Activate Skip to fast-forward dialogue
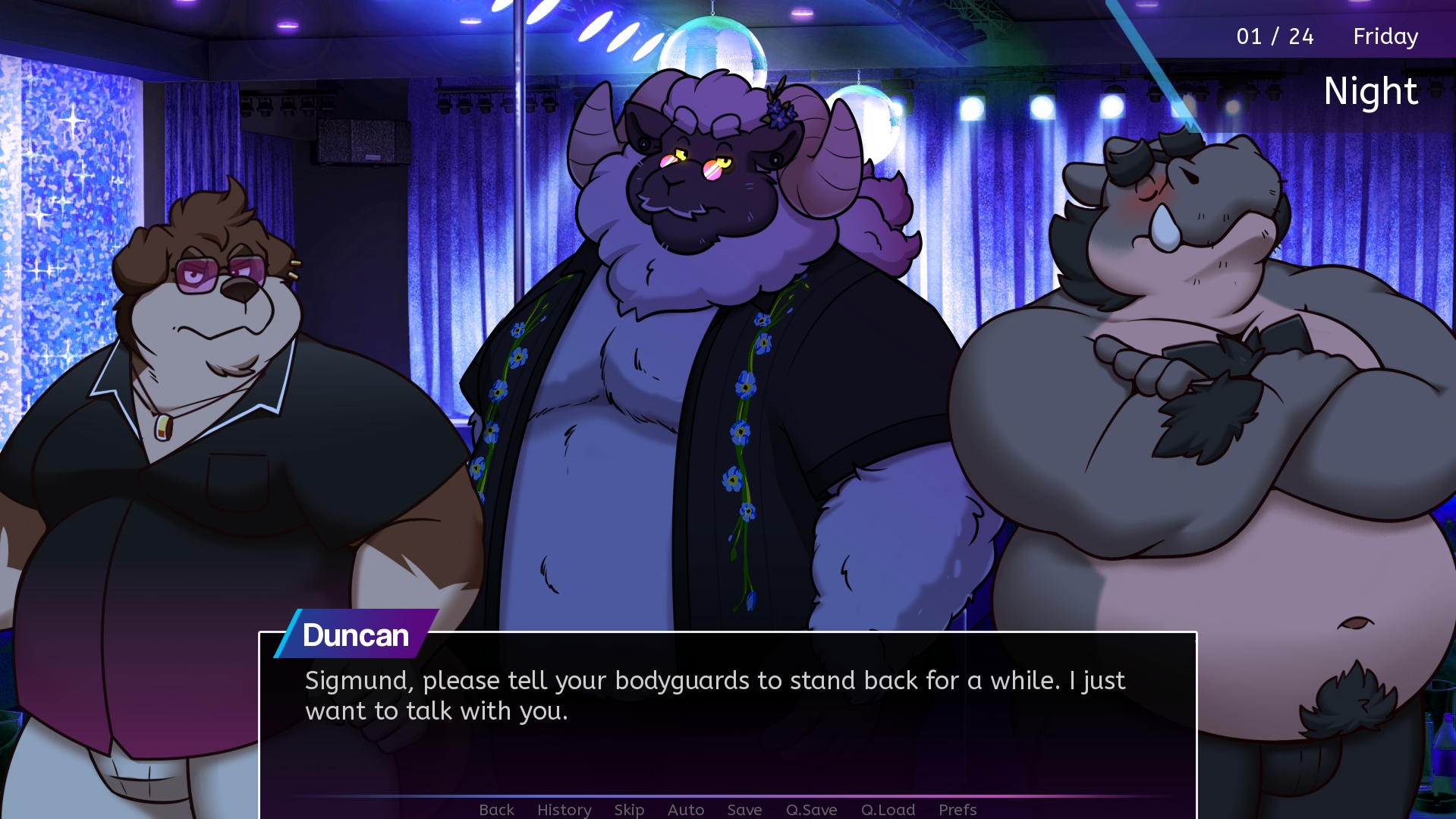 (x=629, y=809)
